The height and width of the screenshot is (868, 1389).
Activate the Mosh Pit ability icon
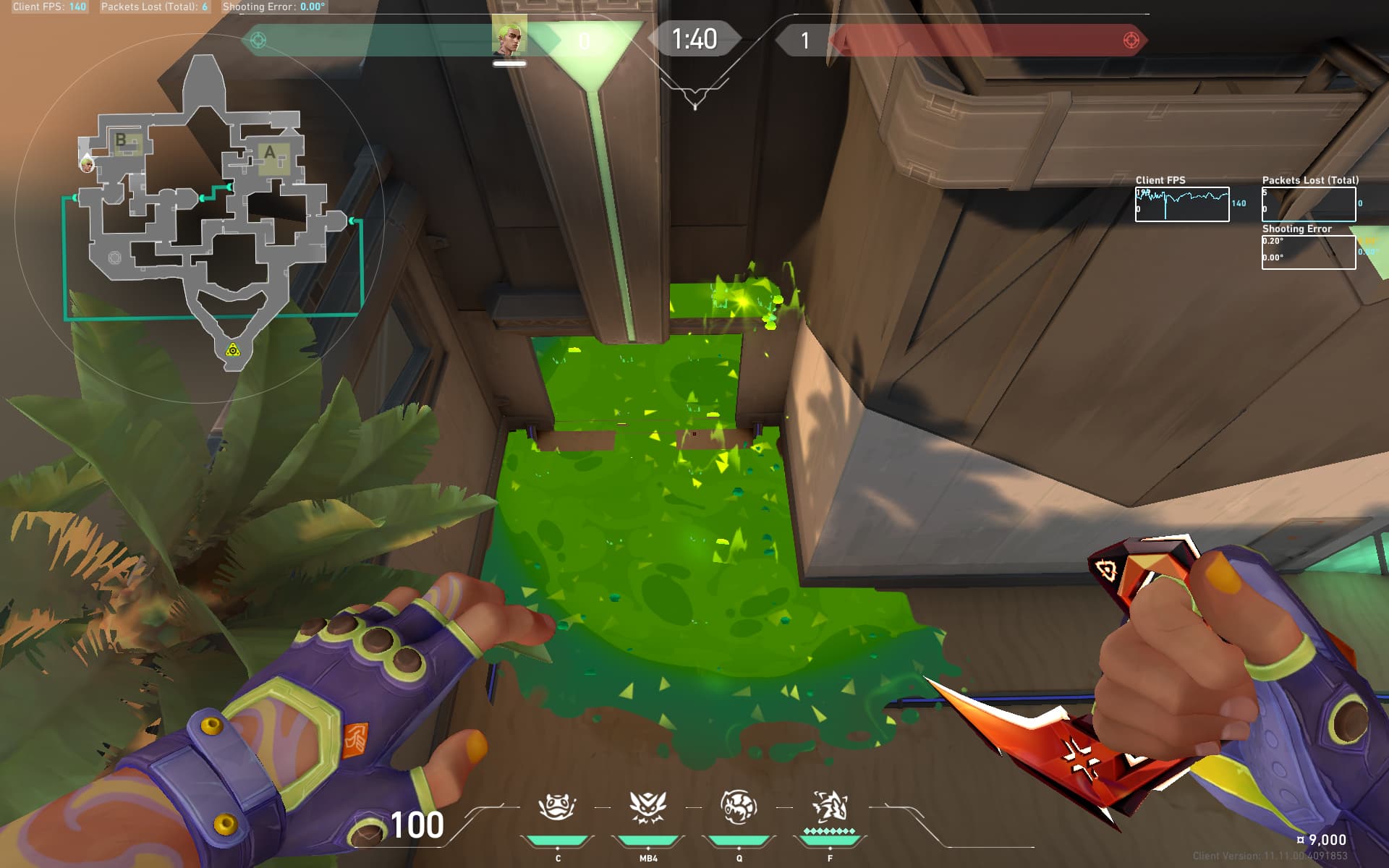pos(556,807)
